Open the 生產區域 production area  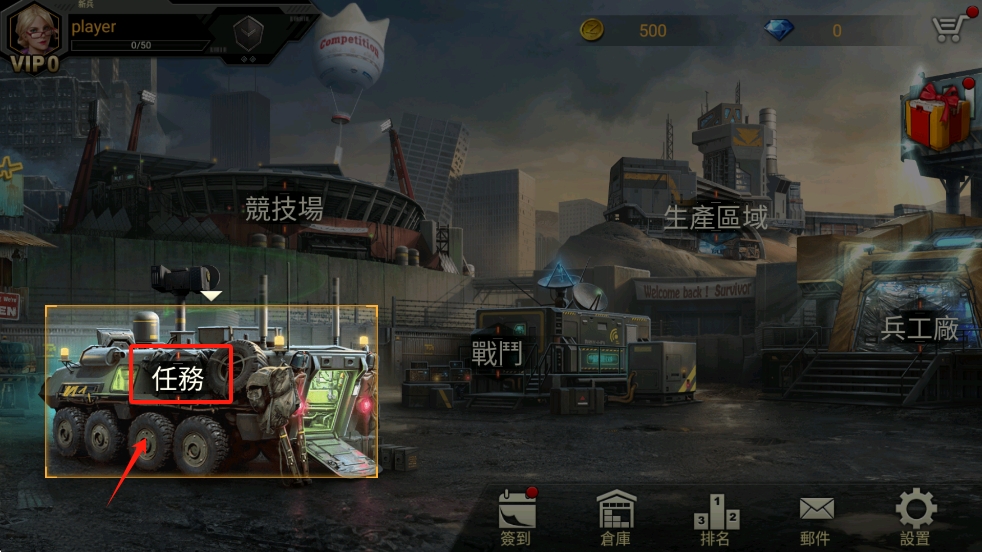(x=716, y=216)
